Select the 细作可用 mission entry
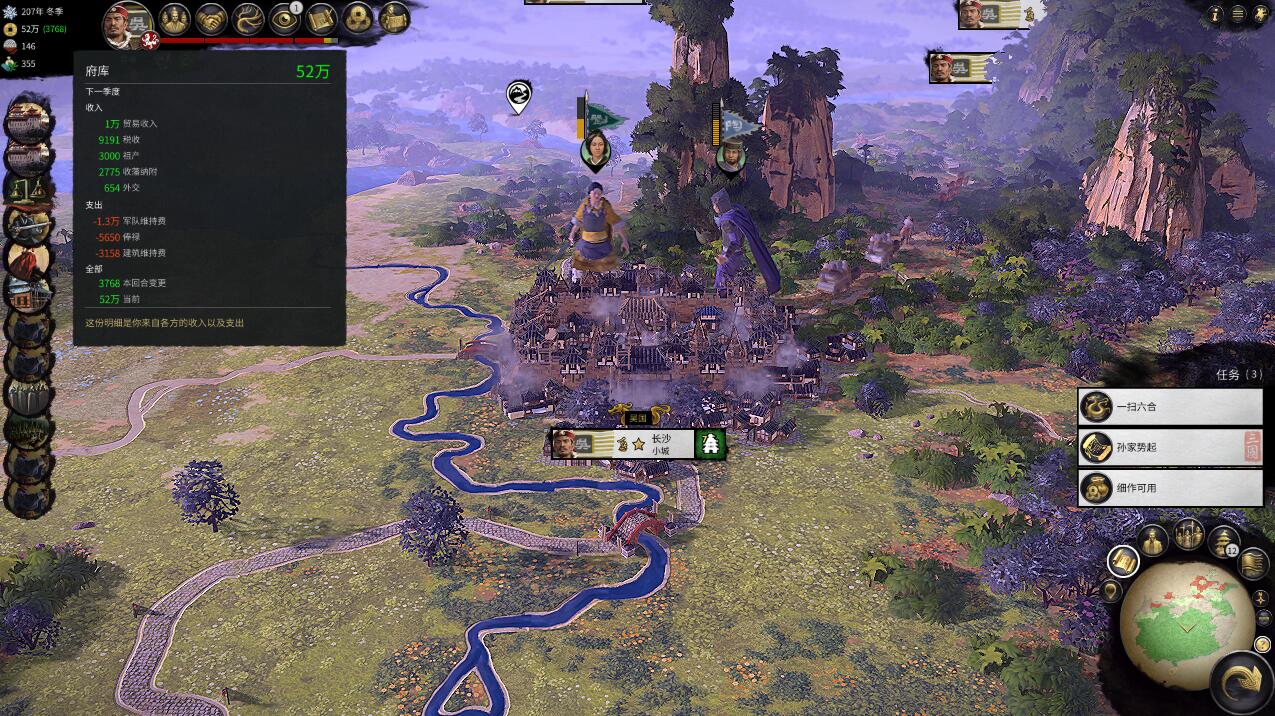 tap(1170, 488)
